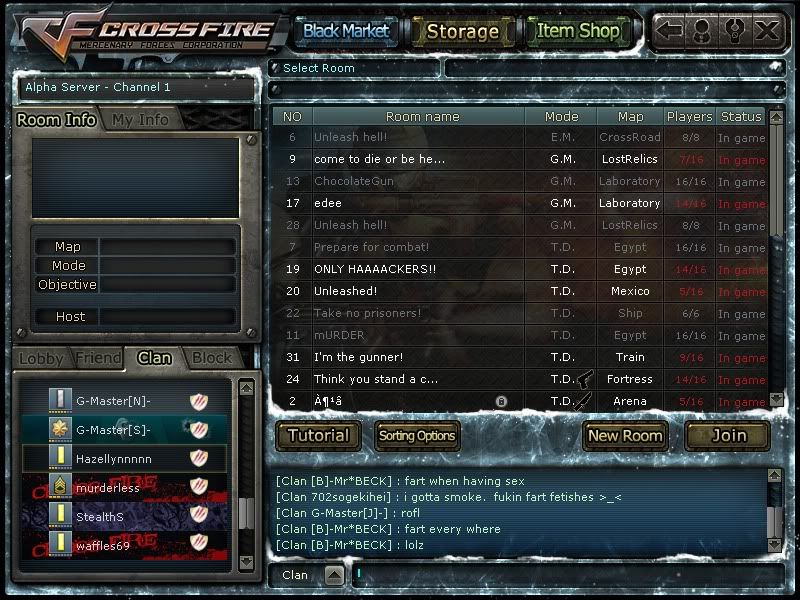Switch to the My Info tab
800x600 pixels.
click(140, 119)
